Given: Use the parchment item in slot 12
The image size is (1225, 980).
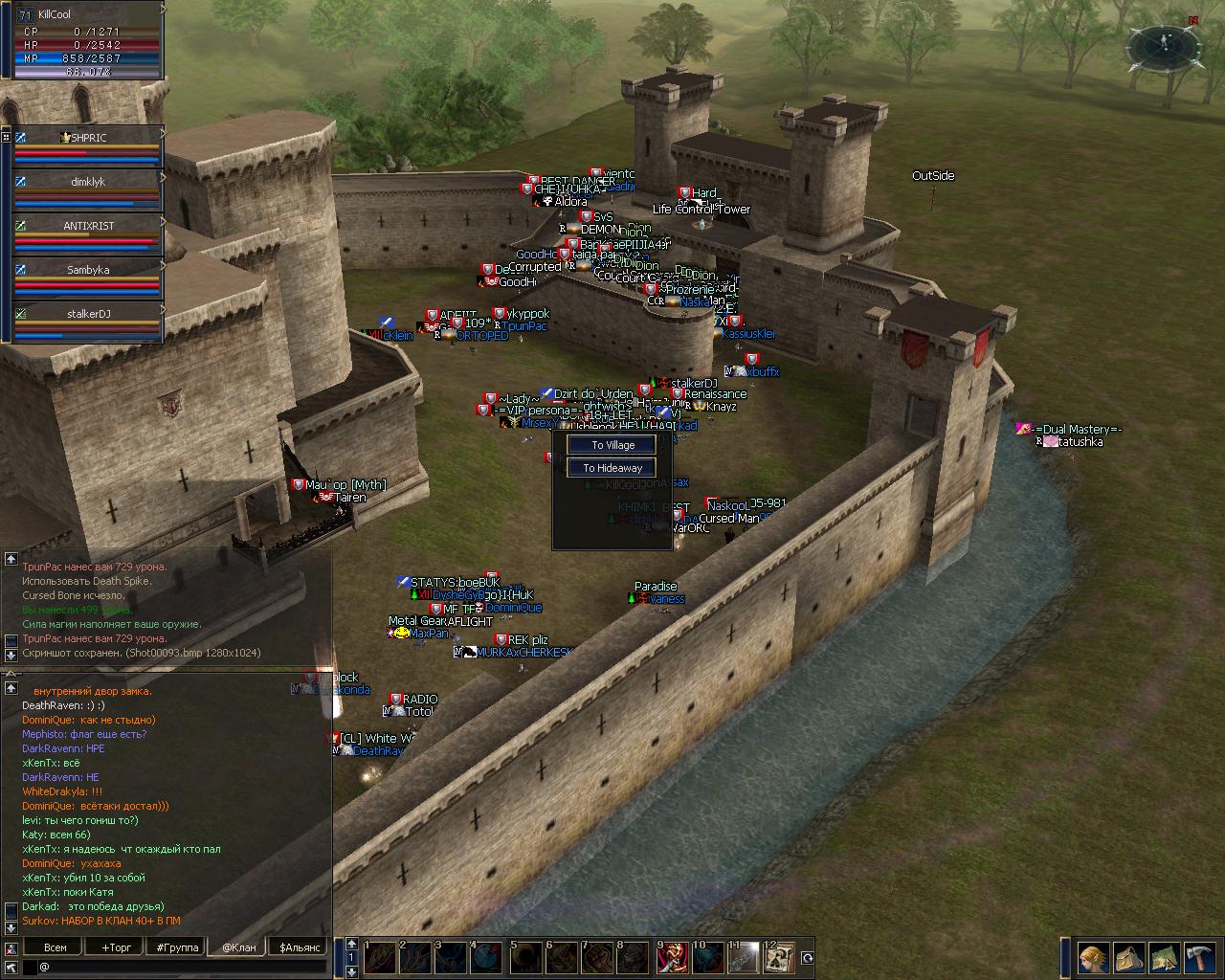Looking at the screenshot, I should click(x=778, y=958).
